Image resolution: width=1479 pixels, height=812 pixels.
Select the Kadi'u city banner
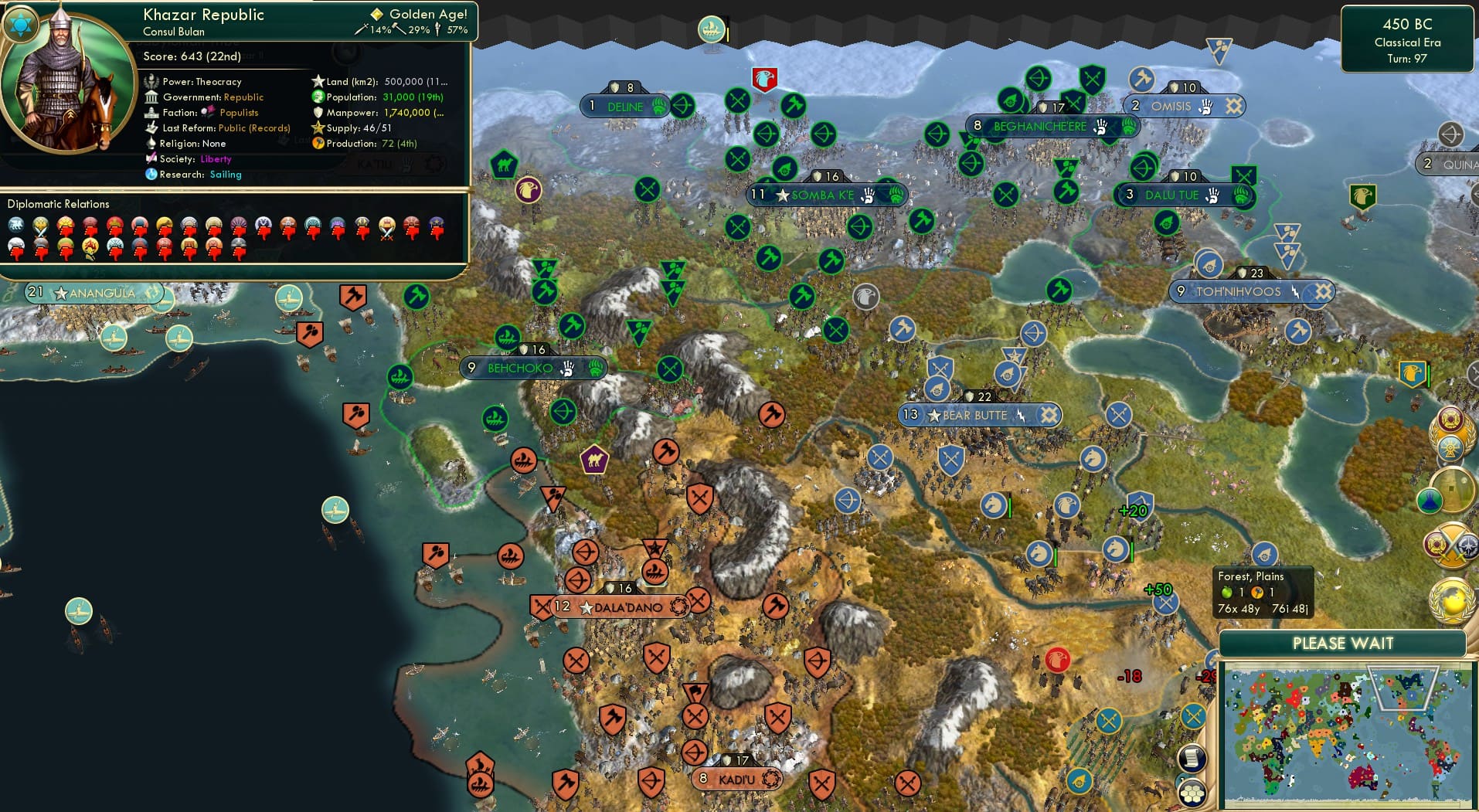(x=735, y=780)
